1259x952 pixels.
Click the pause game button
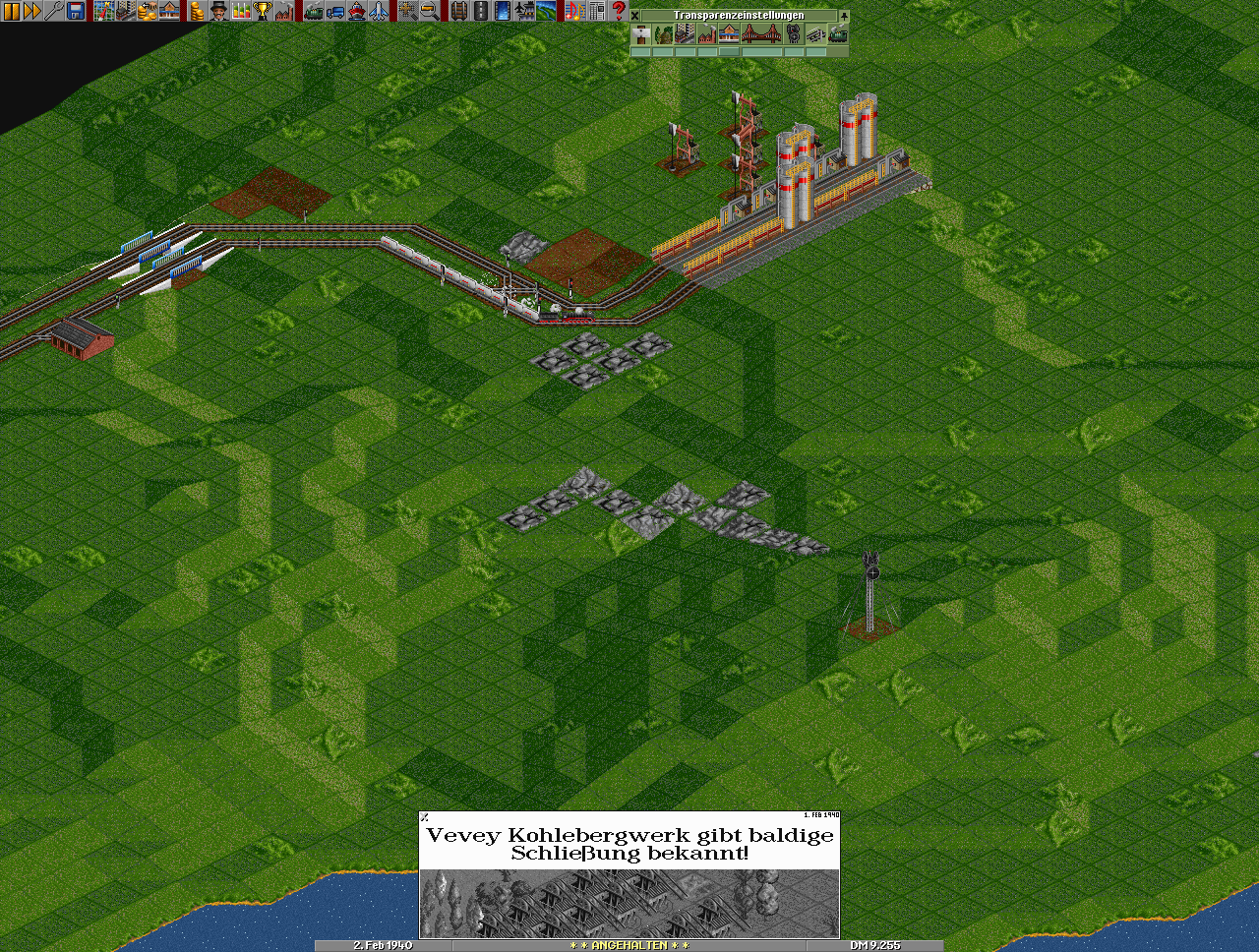12,11
